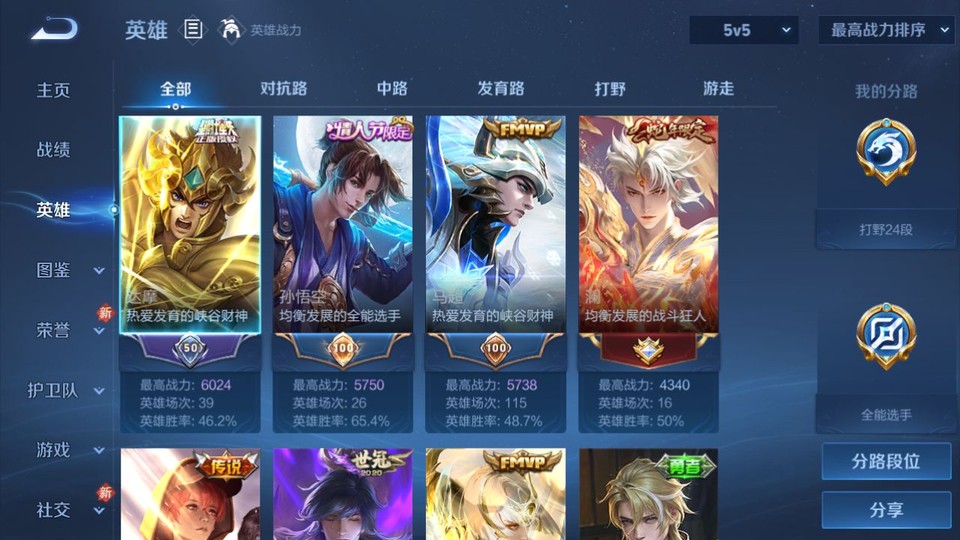Switch to the 发育路 tab
This screenshot has width=960, height=540.
point(500,88)
